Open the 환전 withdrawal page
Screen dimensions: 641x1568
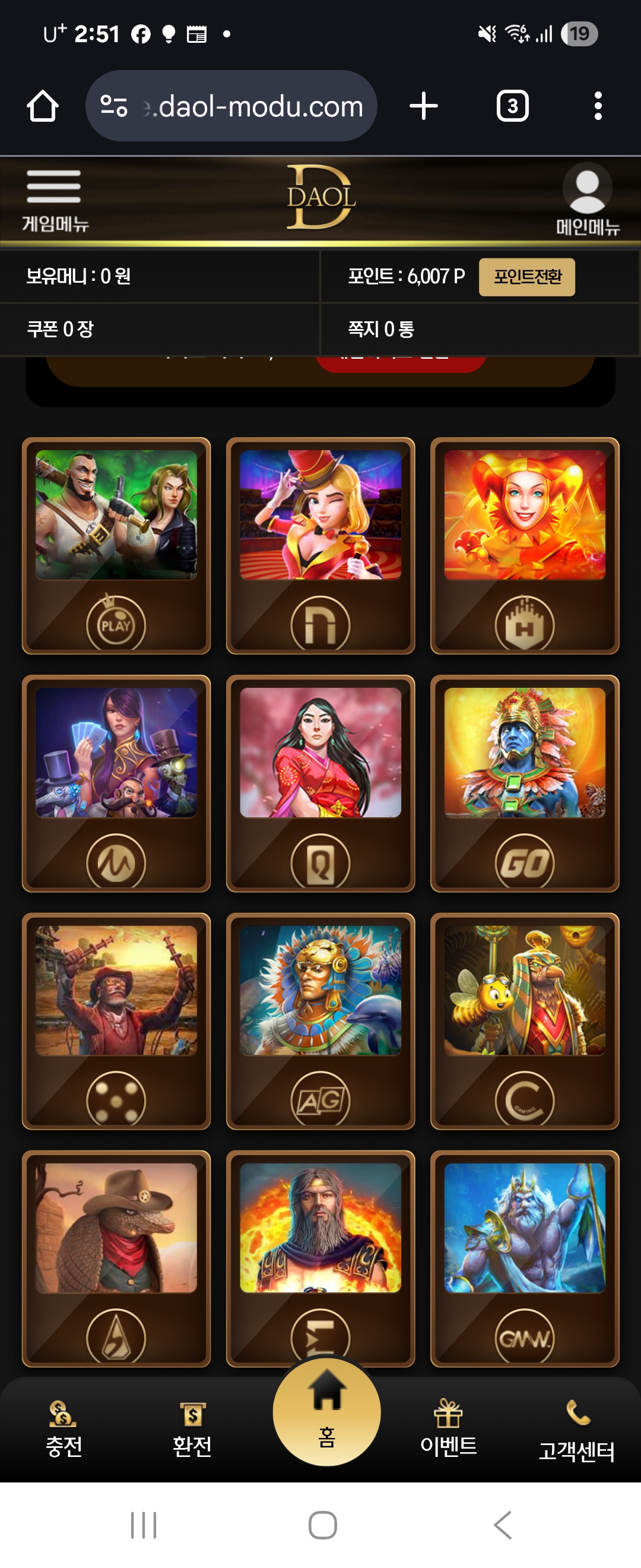click(x=192, y=1428)
